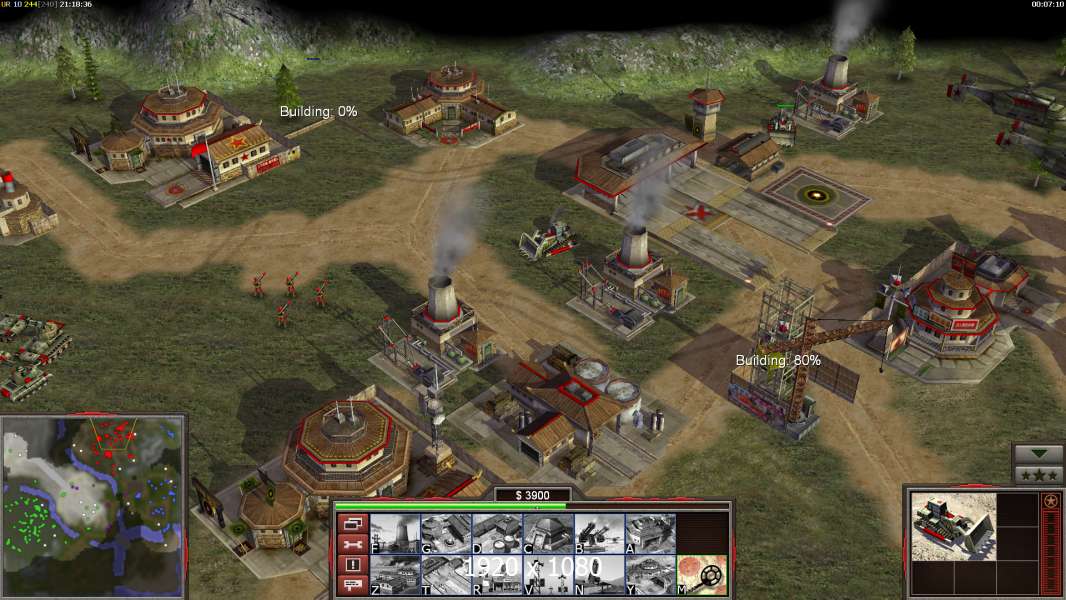Image resolution: width=1066 pixels, height=600 pixels.
Task: Click the red wrench button
Action: [352, 544]
